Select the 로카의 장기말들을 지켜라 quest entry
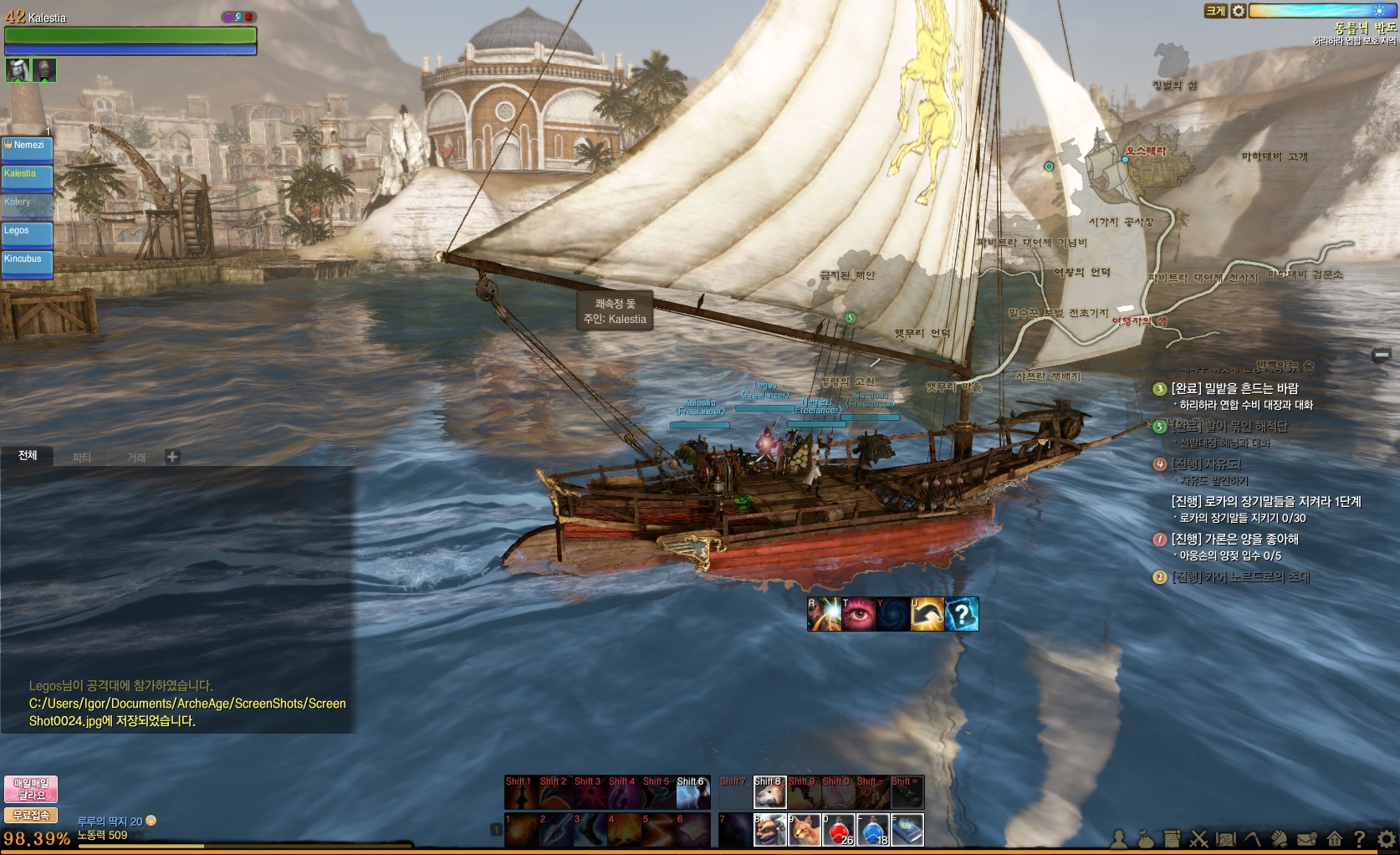The height and width of the screenshot is (855, 1400). point(1265,502)
